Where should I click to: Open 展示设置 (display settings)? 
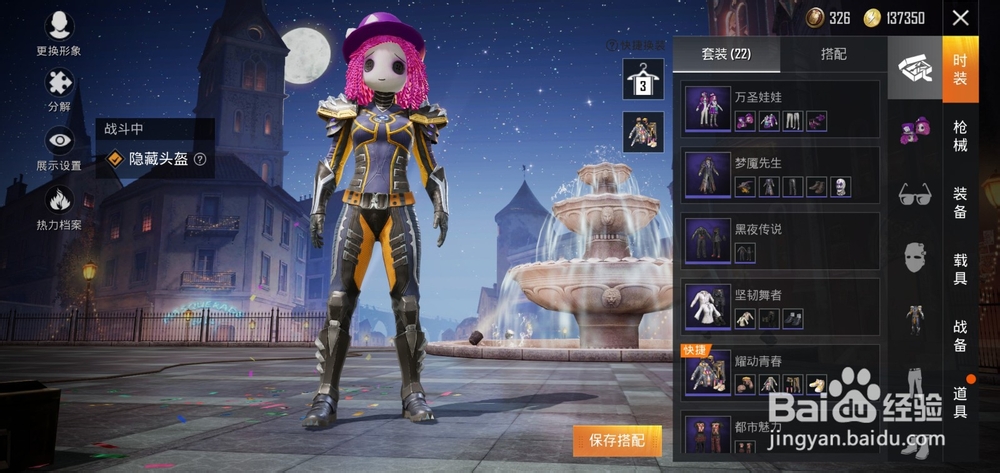(x=59, y=148)
